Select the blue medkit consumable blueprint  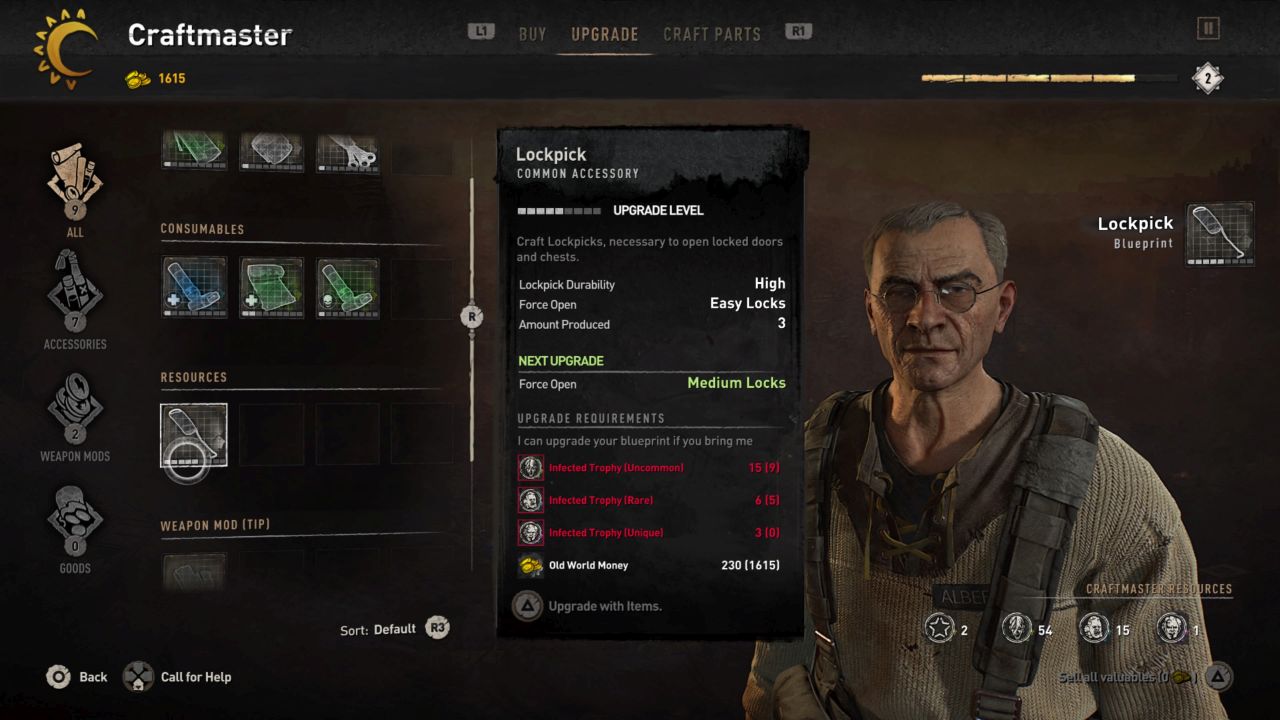point(193,290)
